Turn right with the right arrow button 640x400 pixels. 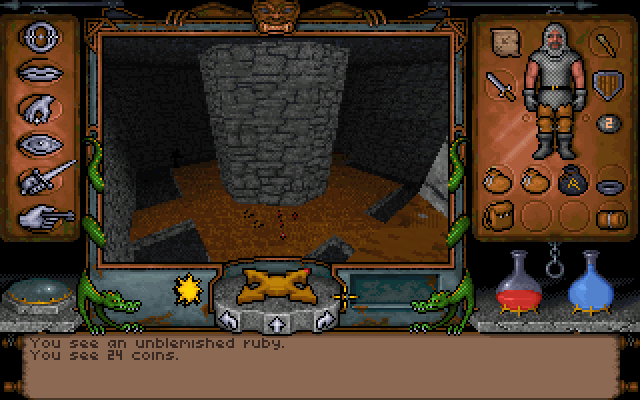click(x=321, y=321)
